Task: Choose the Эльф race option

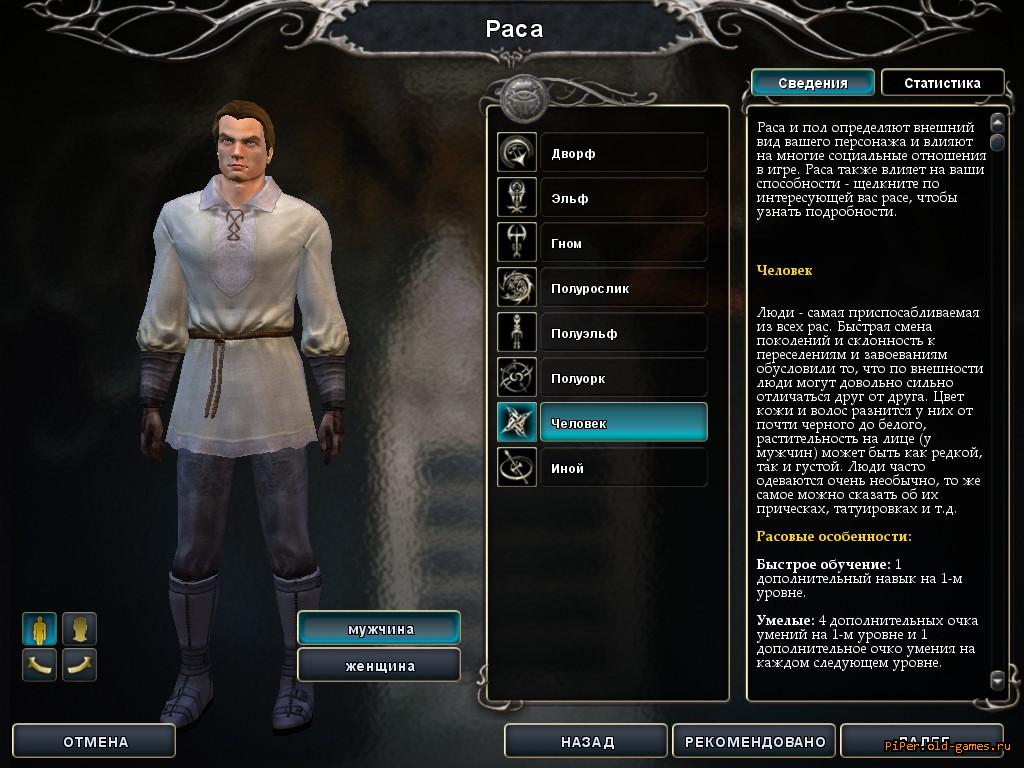Action: coord(622,198)
